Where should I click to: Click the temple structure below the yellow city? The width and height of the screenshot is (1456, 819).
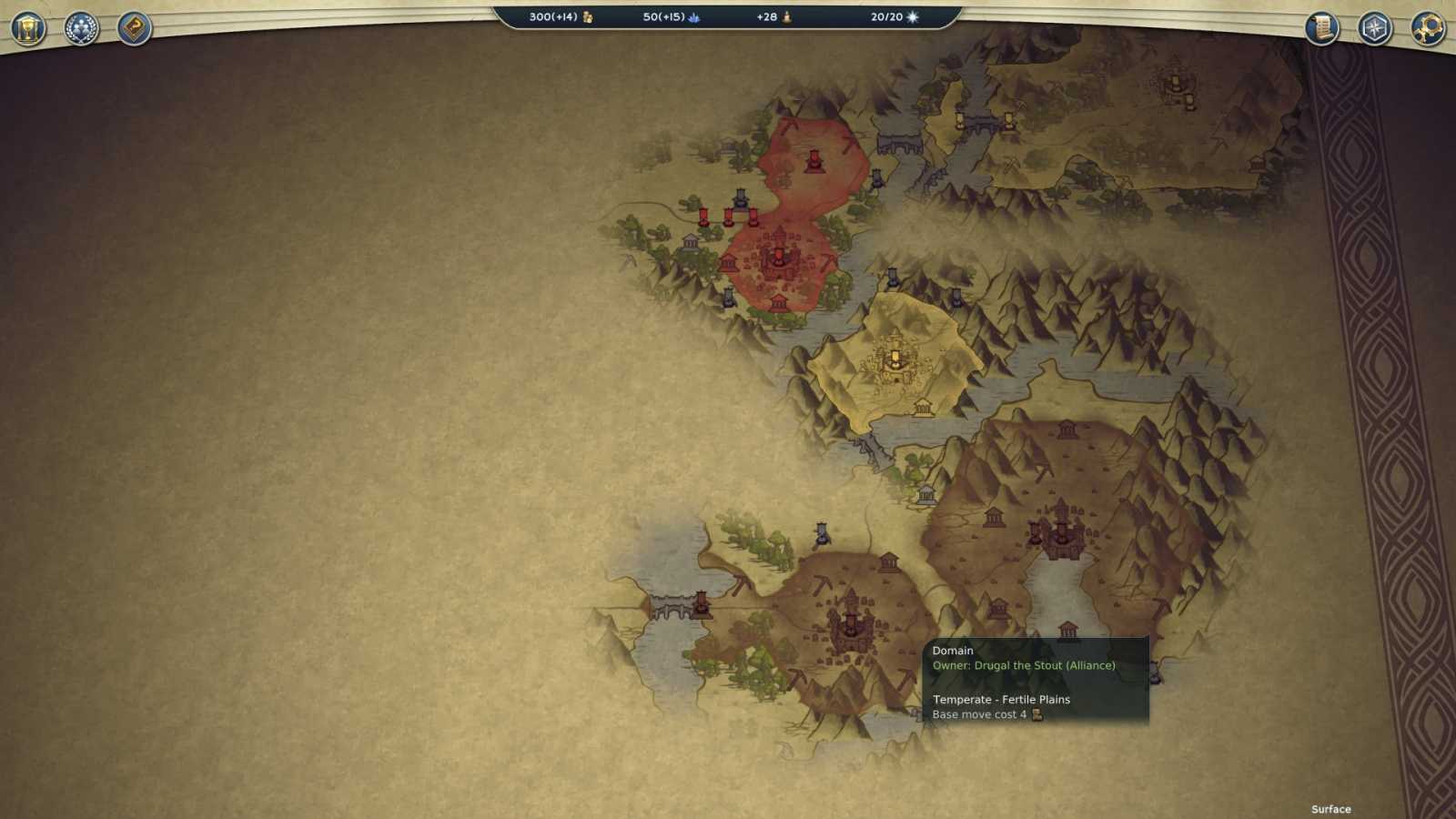(925, 409)
